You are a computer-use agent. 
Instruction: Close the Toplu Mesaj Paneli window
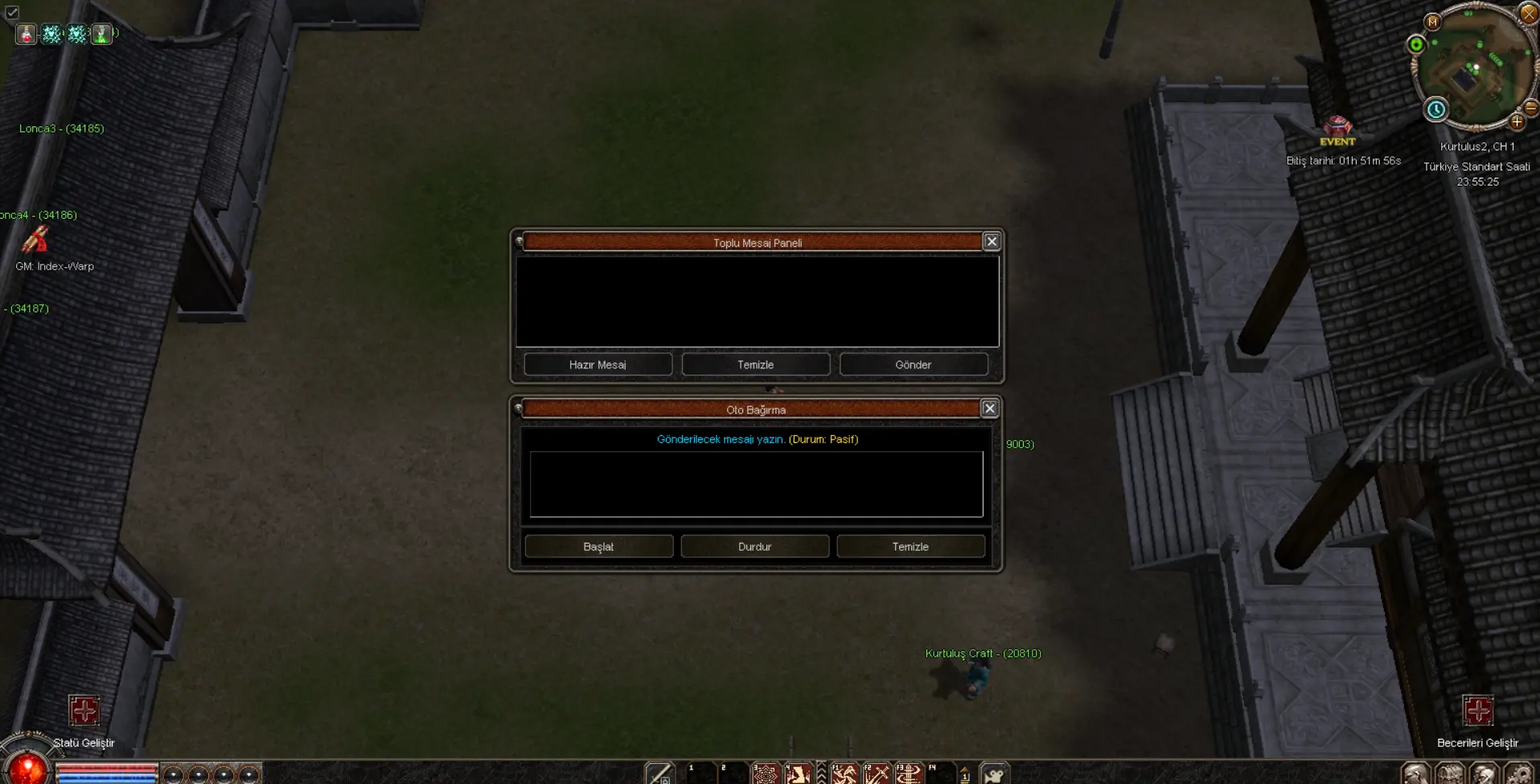pos(992,241)
